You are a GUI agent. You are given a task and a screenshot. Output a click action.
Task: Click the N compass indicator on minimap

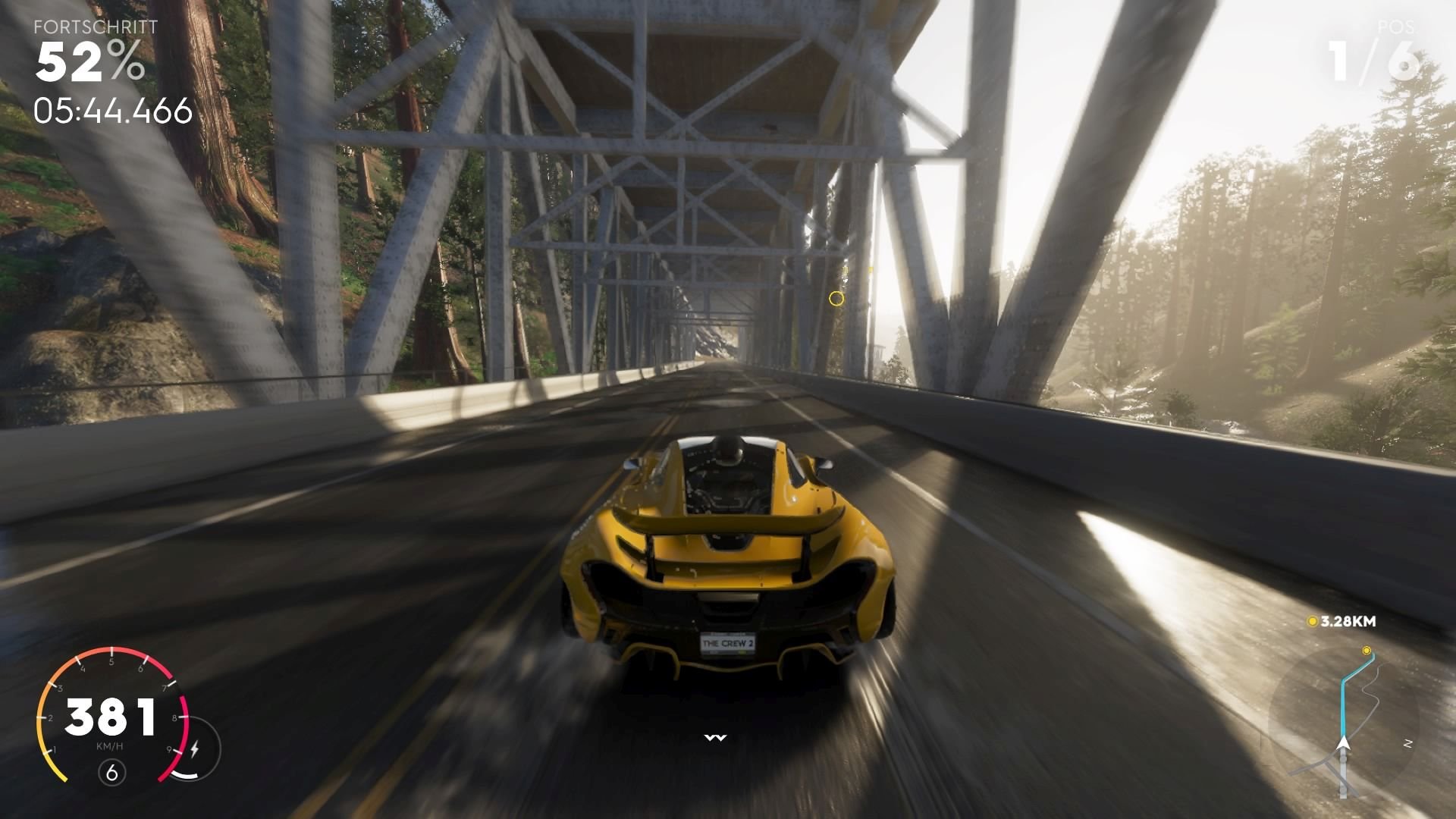[x=1408, y=743]
